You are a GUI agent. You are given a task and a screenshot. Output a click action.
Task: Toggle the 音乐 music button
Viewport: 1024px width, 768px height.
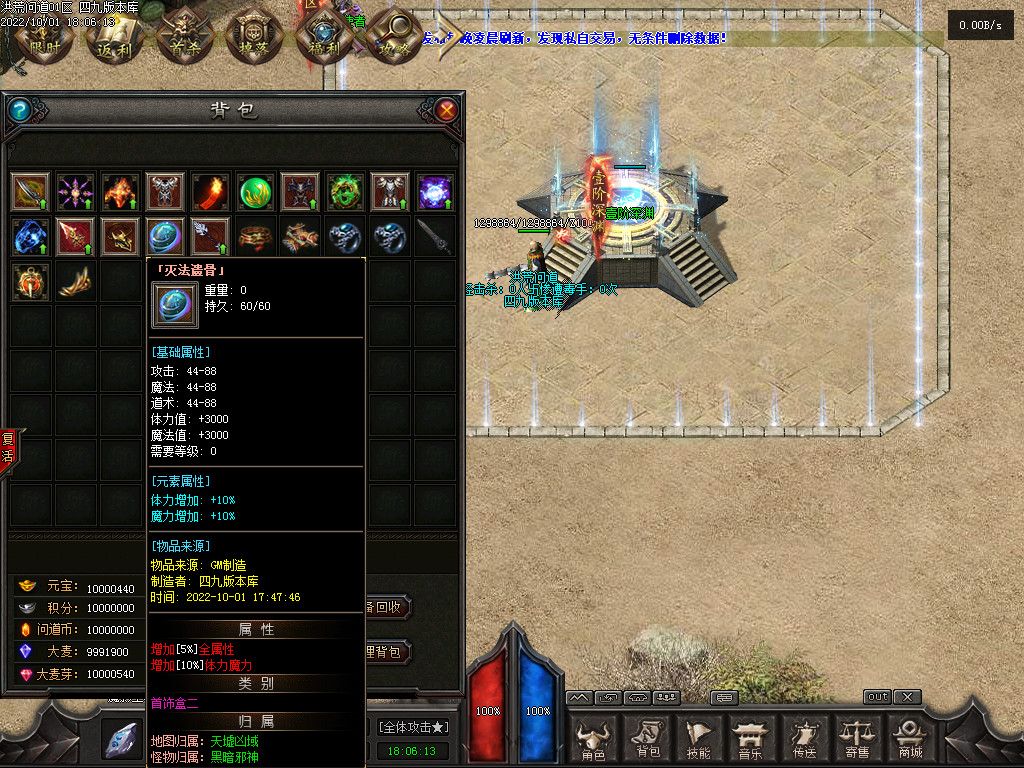(x=750, y=738)
